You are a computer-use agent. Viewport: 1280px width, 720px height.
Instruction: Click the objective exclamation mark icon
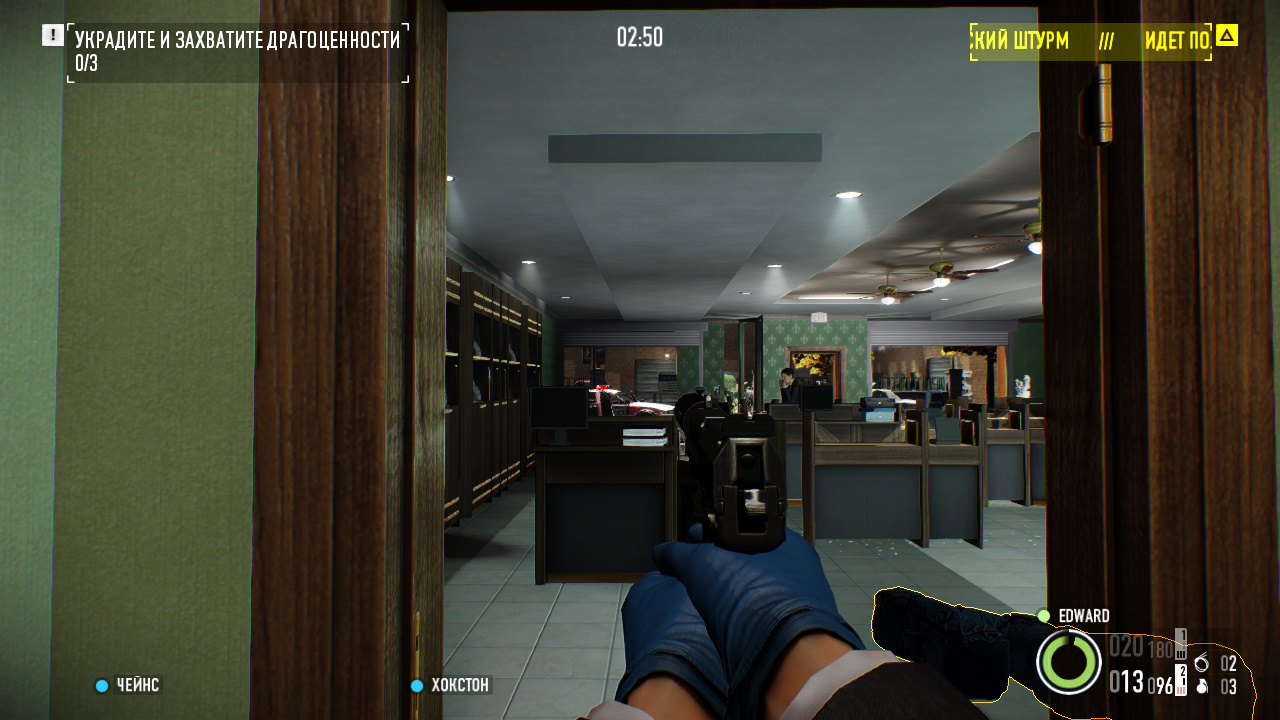click(52, 36)
